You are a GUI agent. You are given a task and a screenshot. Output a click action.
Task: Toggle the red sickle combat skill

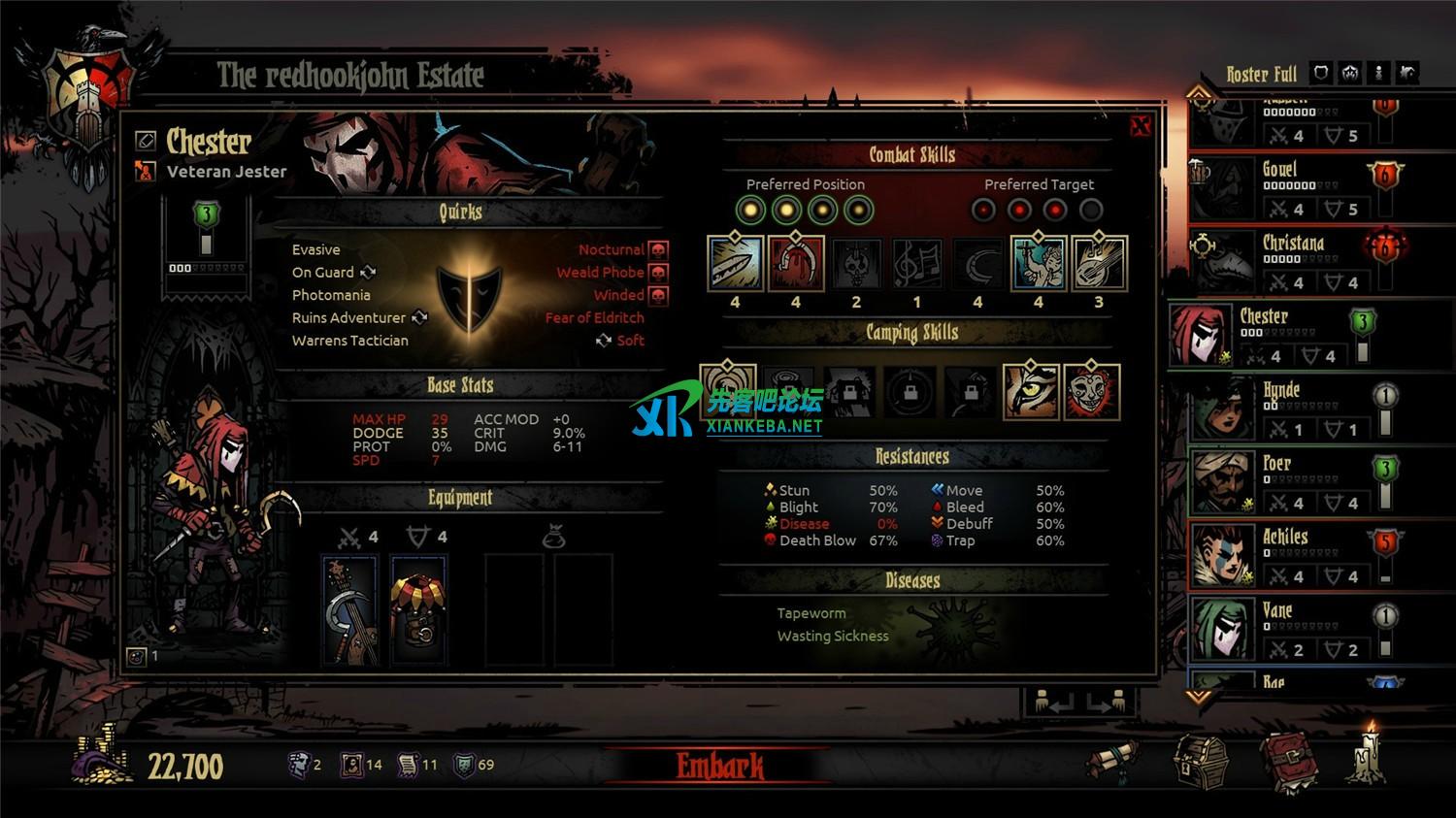point(796,264)
